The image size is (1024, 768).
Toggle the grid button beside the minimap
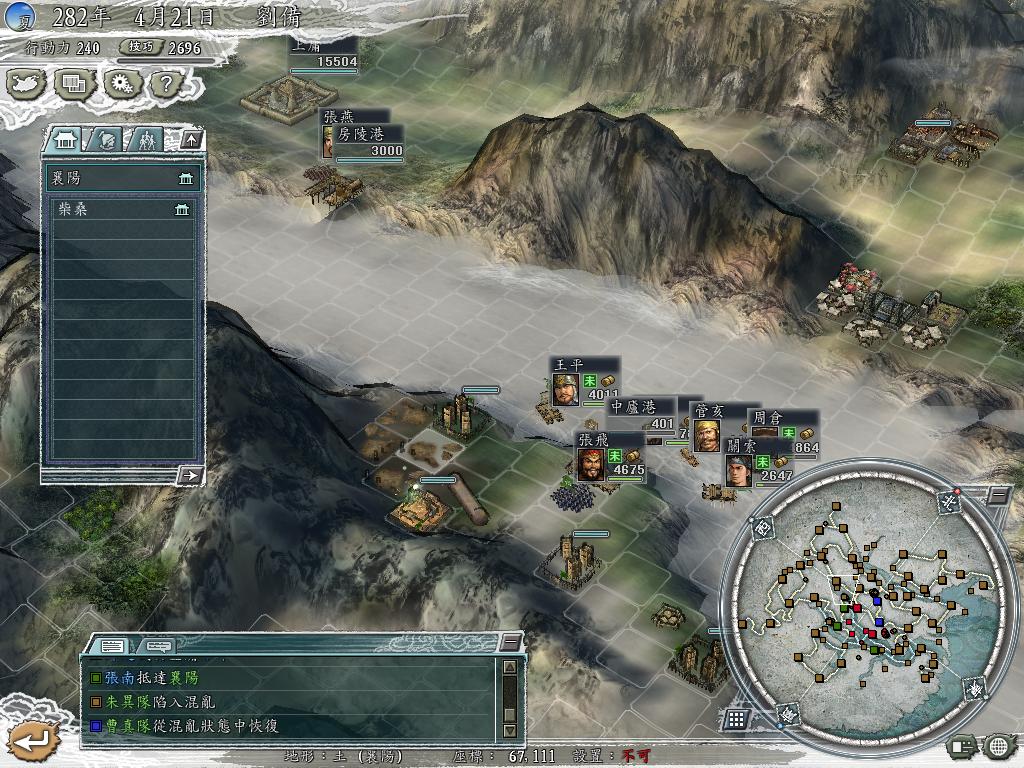[x=736, y=718]
